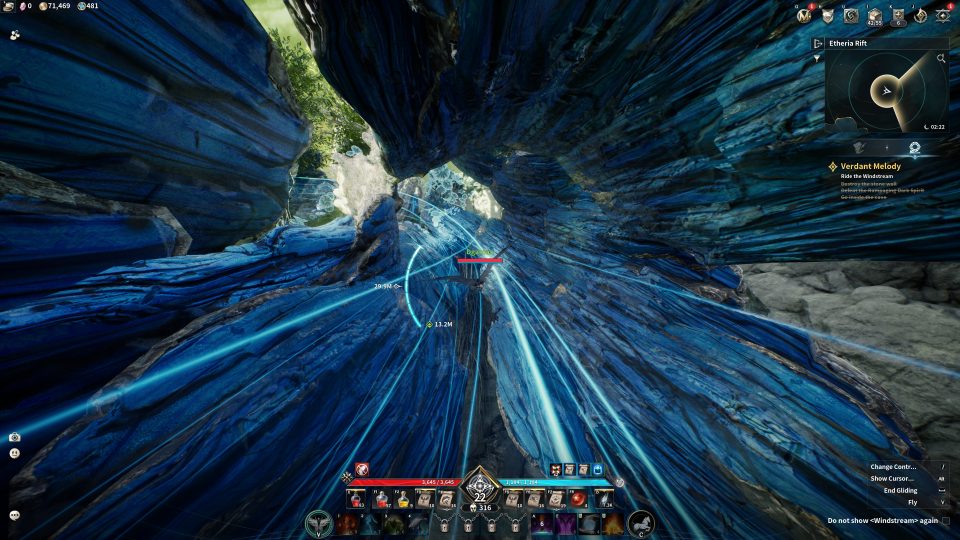
Task: Tick the Do not show Windstream again checkbox
Action: tap(945, 521)
